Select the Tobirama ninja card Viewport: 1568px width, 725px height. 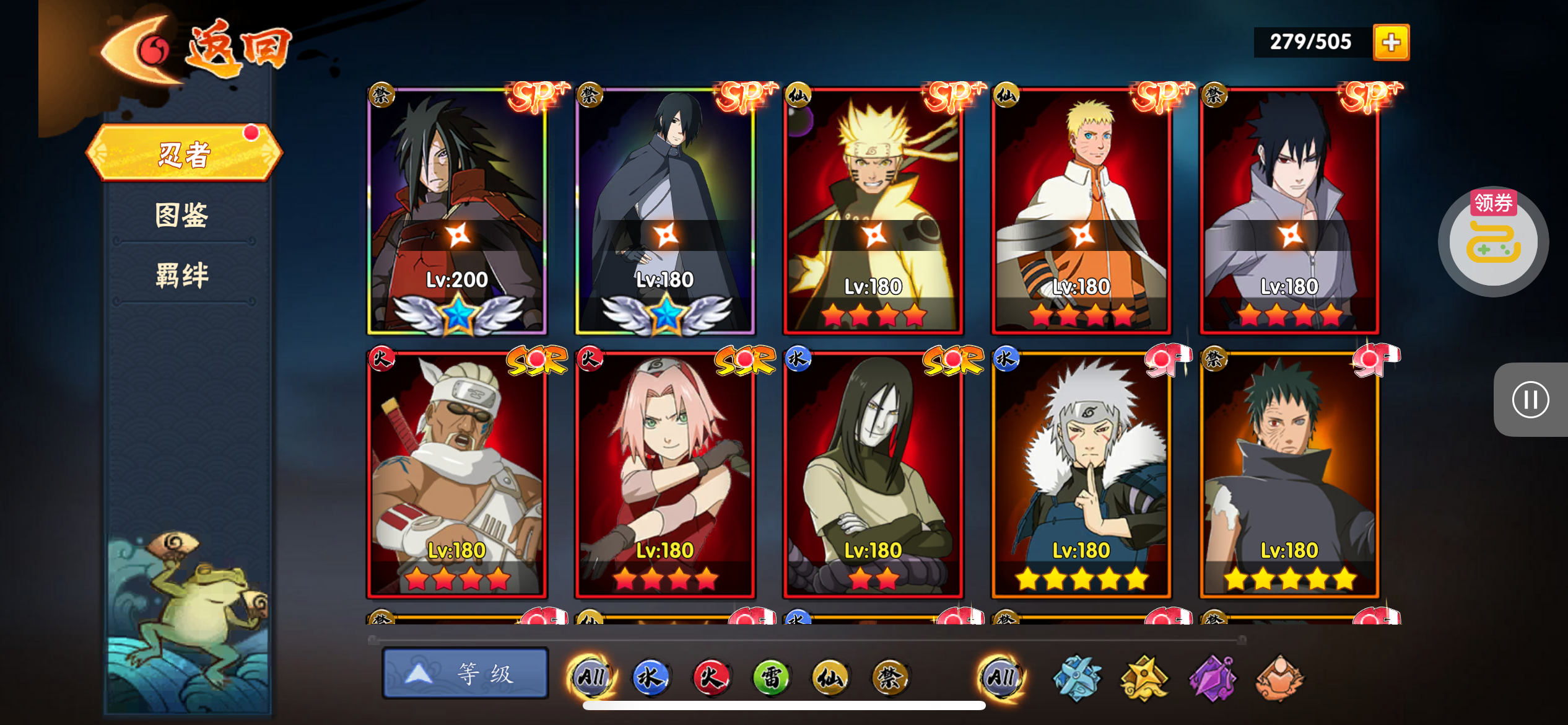click(1081, 474)
